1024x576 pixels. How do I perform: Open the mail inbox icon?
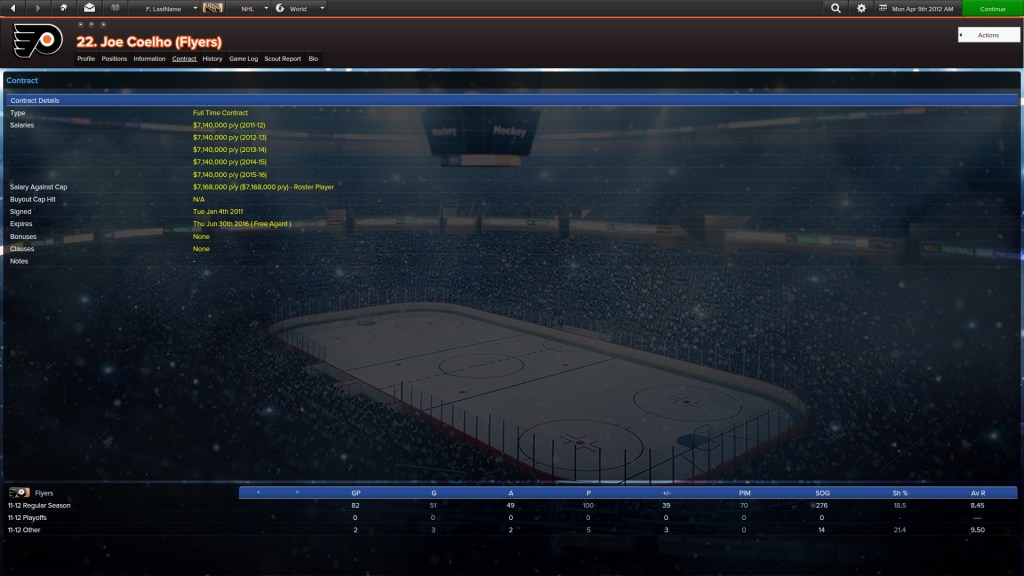pyautogui.click(x=89, y=9)
